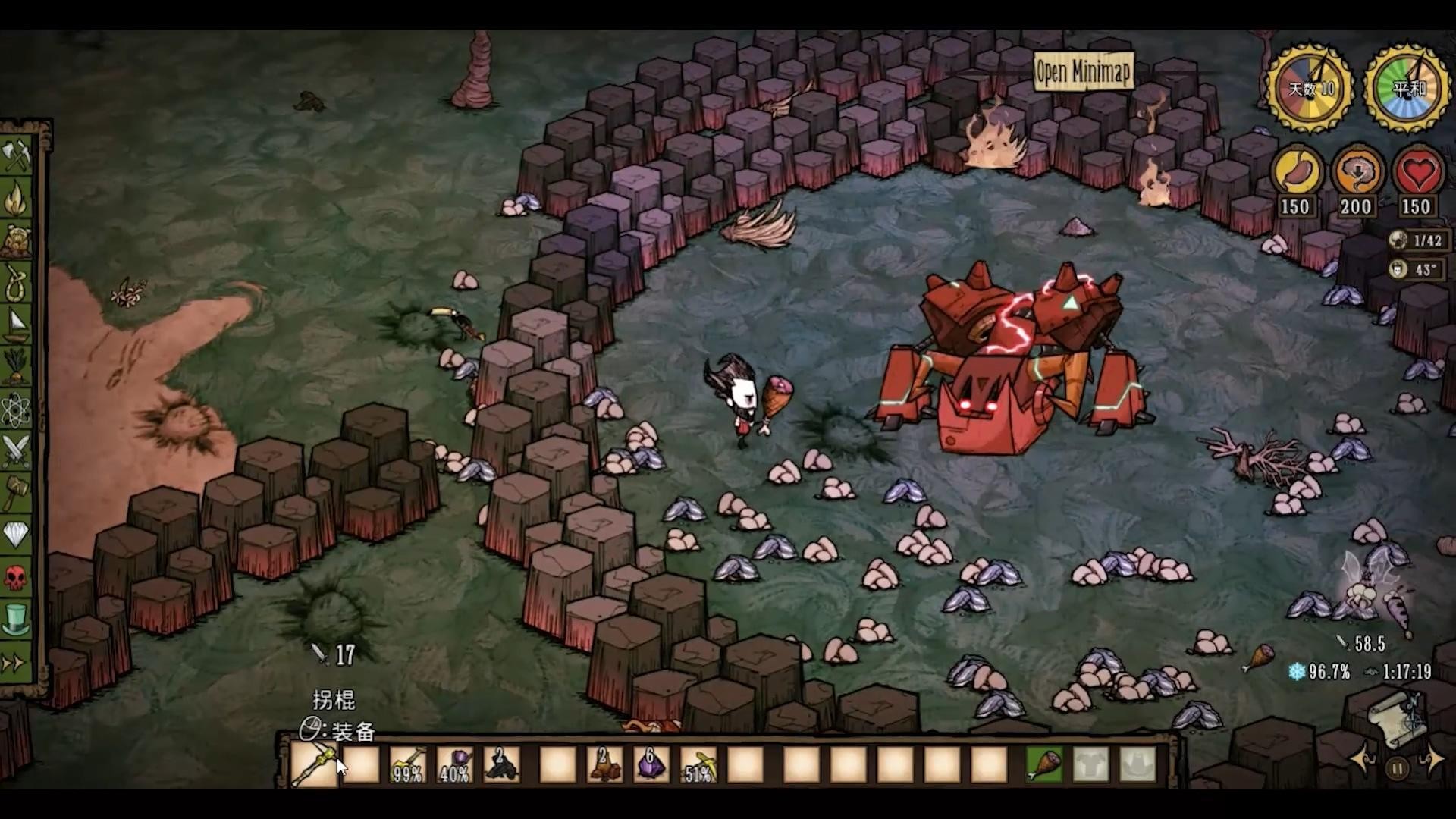Open the Tools crafting tab

[17, 157]
